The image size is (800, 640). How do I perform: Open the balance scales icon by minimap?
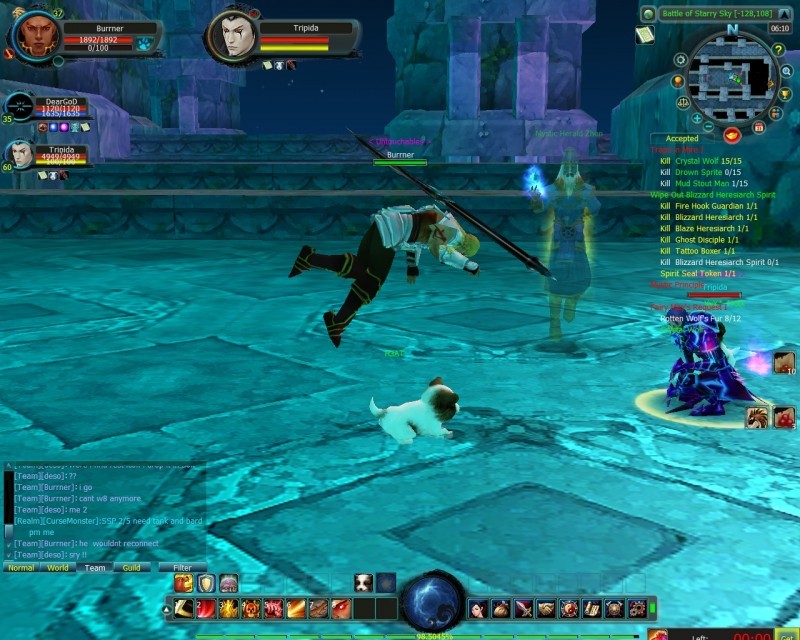point(683,102)
